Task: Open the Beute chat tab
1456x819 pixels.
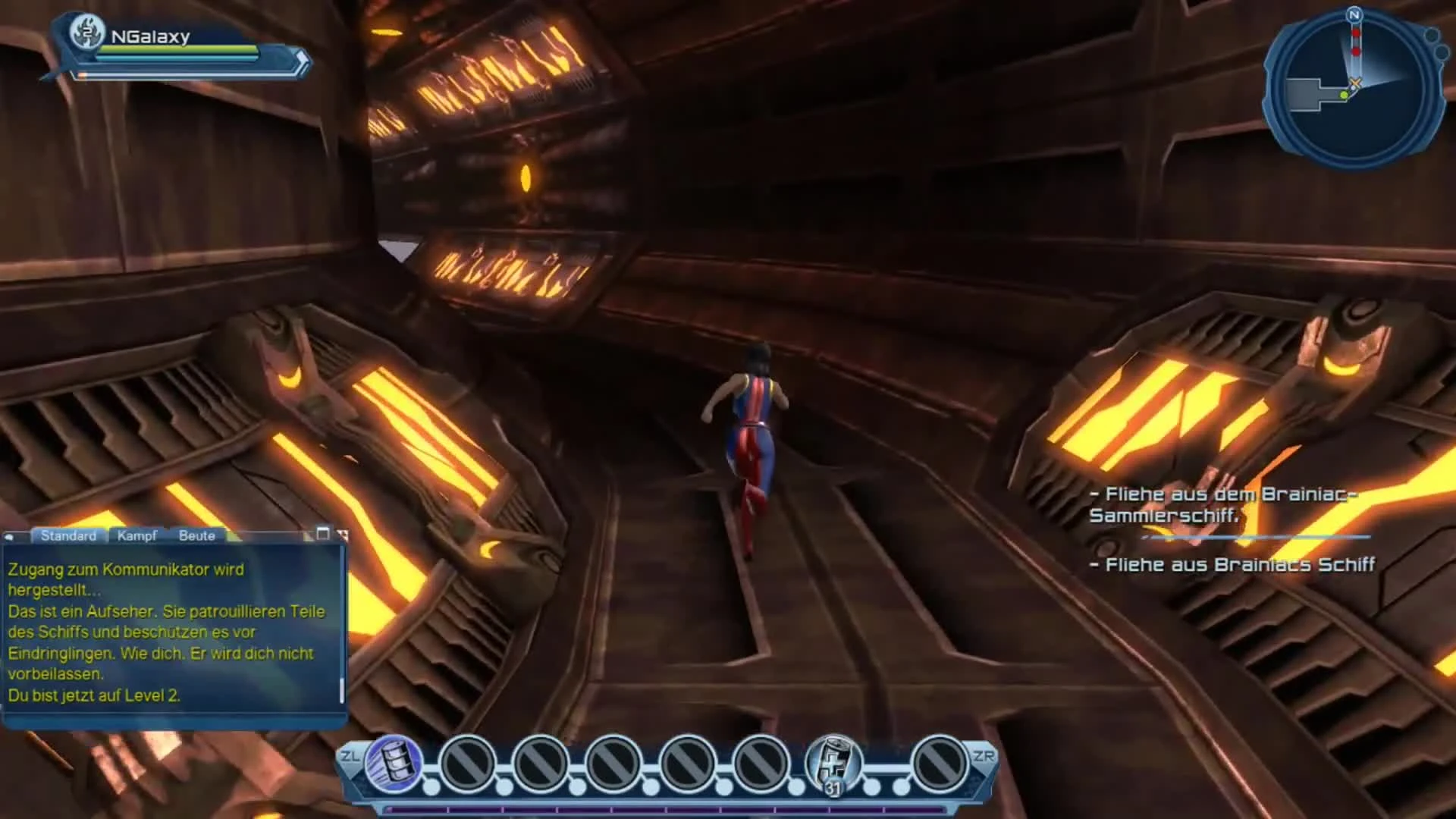Action: [x=197, y=536]
